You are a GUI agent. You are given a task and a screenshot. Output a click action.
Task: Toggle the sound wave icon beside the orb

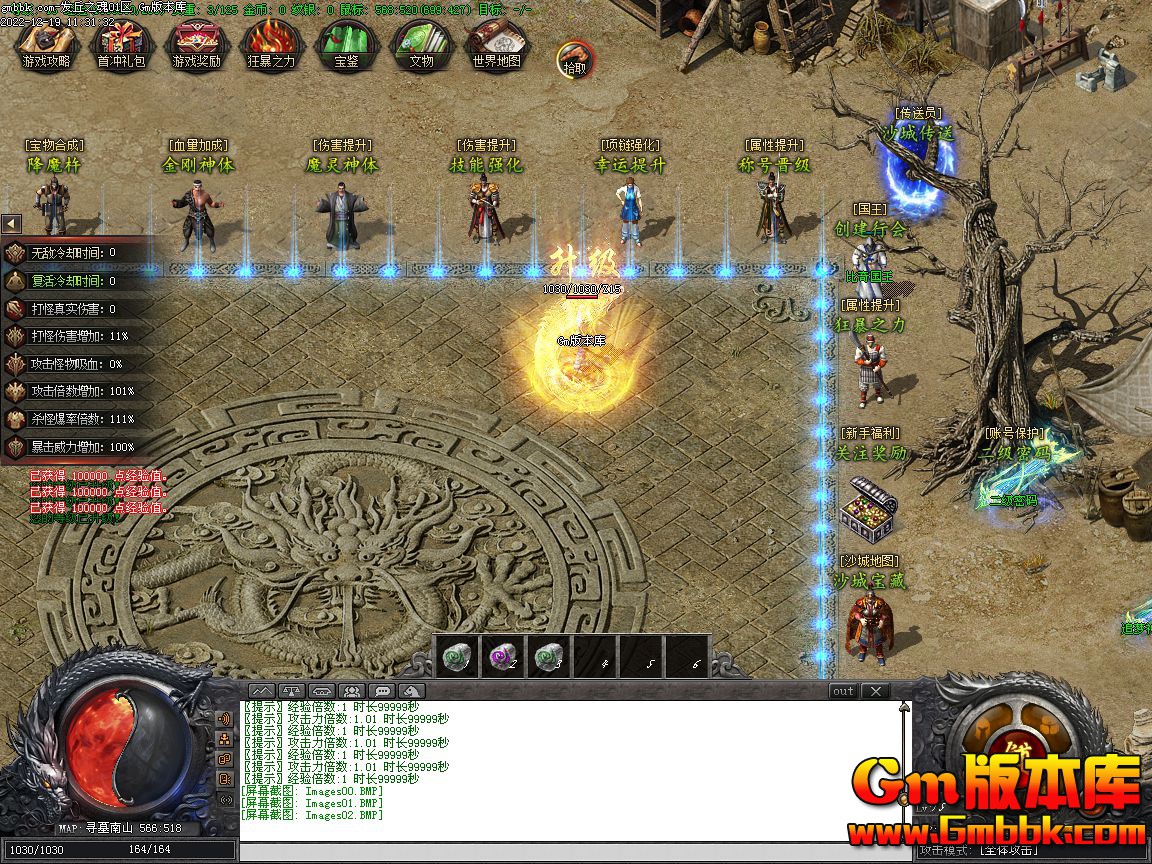(x=225, y=719)
